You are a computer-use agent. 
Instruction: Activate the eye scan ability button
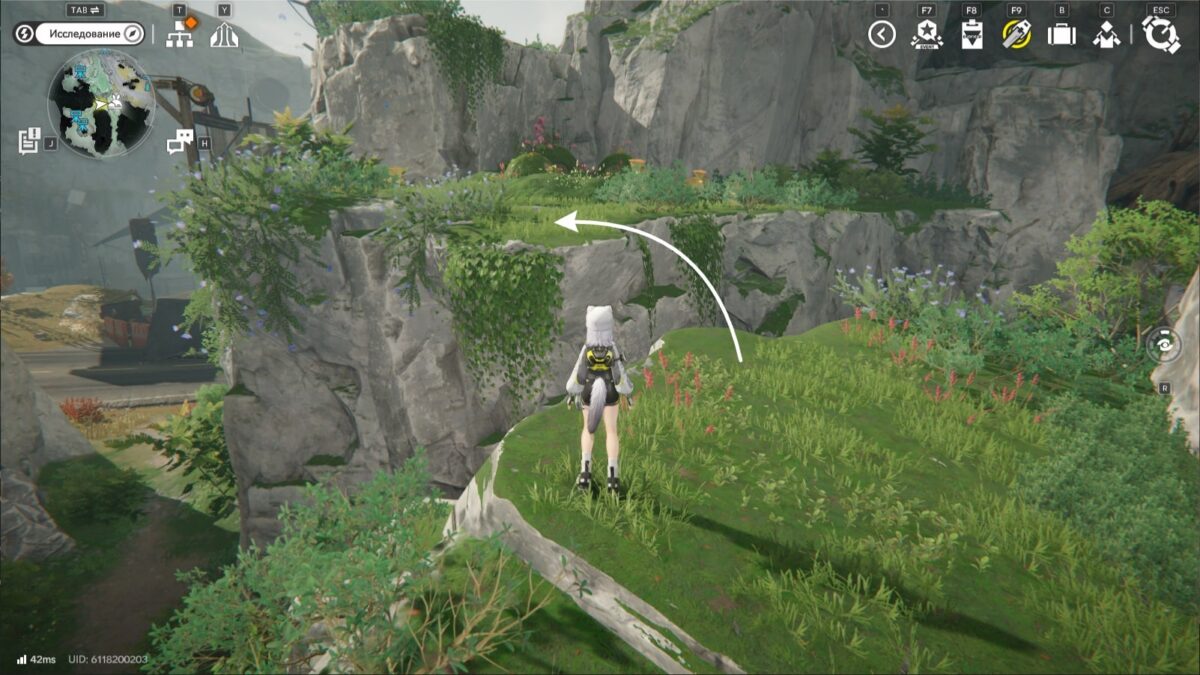1164,345
